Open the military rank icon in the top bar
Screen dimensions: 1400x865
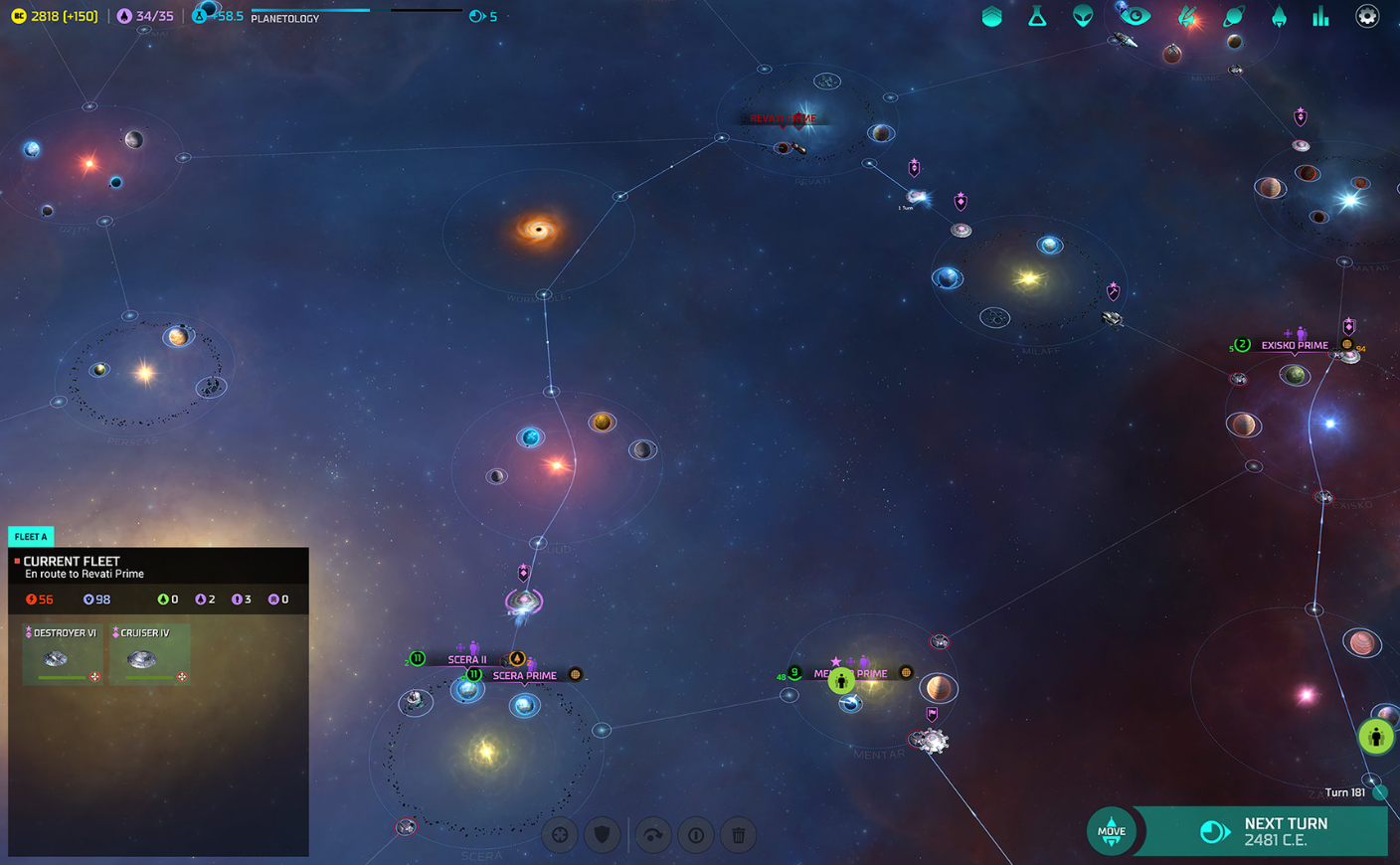[991, 16]
